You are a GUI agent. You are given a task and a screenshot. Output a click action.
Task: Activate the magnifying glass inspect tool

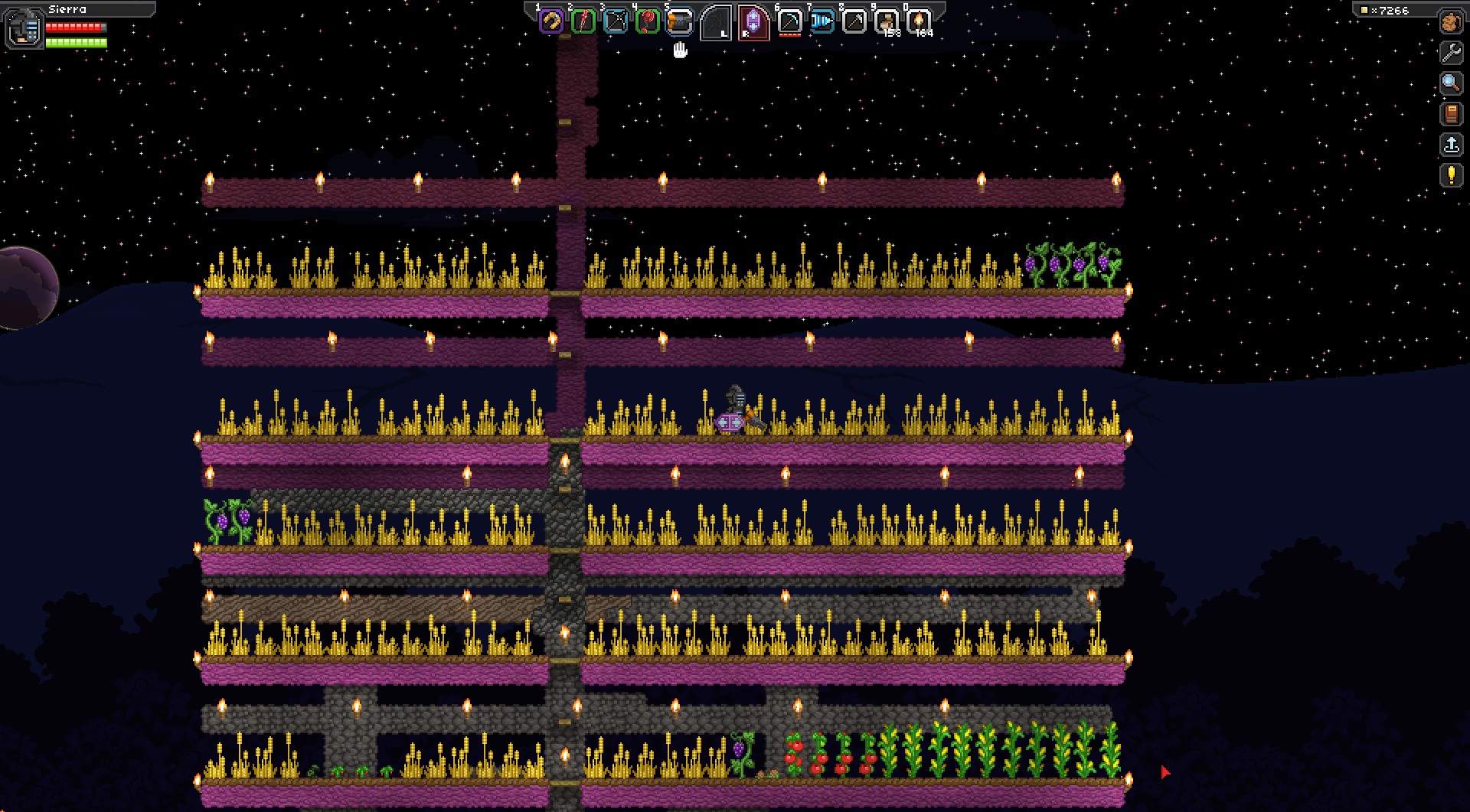click(1451, 83)
